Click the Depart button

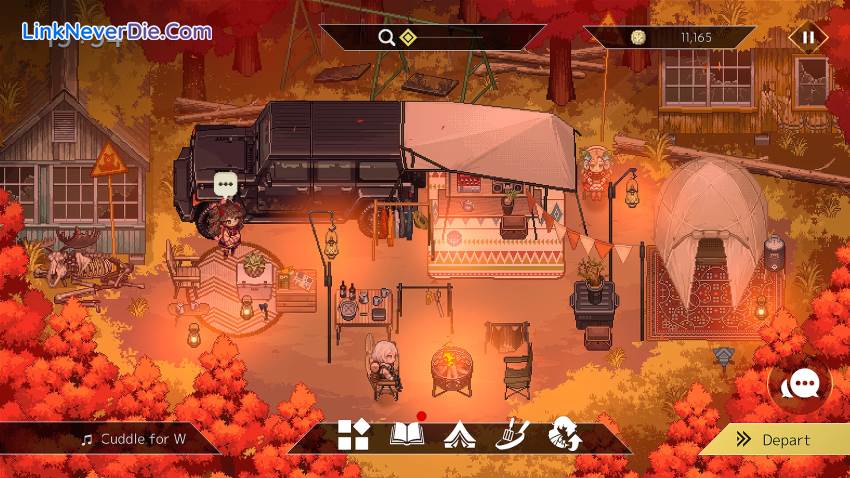click(x=774, y=439)
